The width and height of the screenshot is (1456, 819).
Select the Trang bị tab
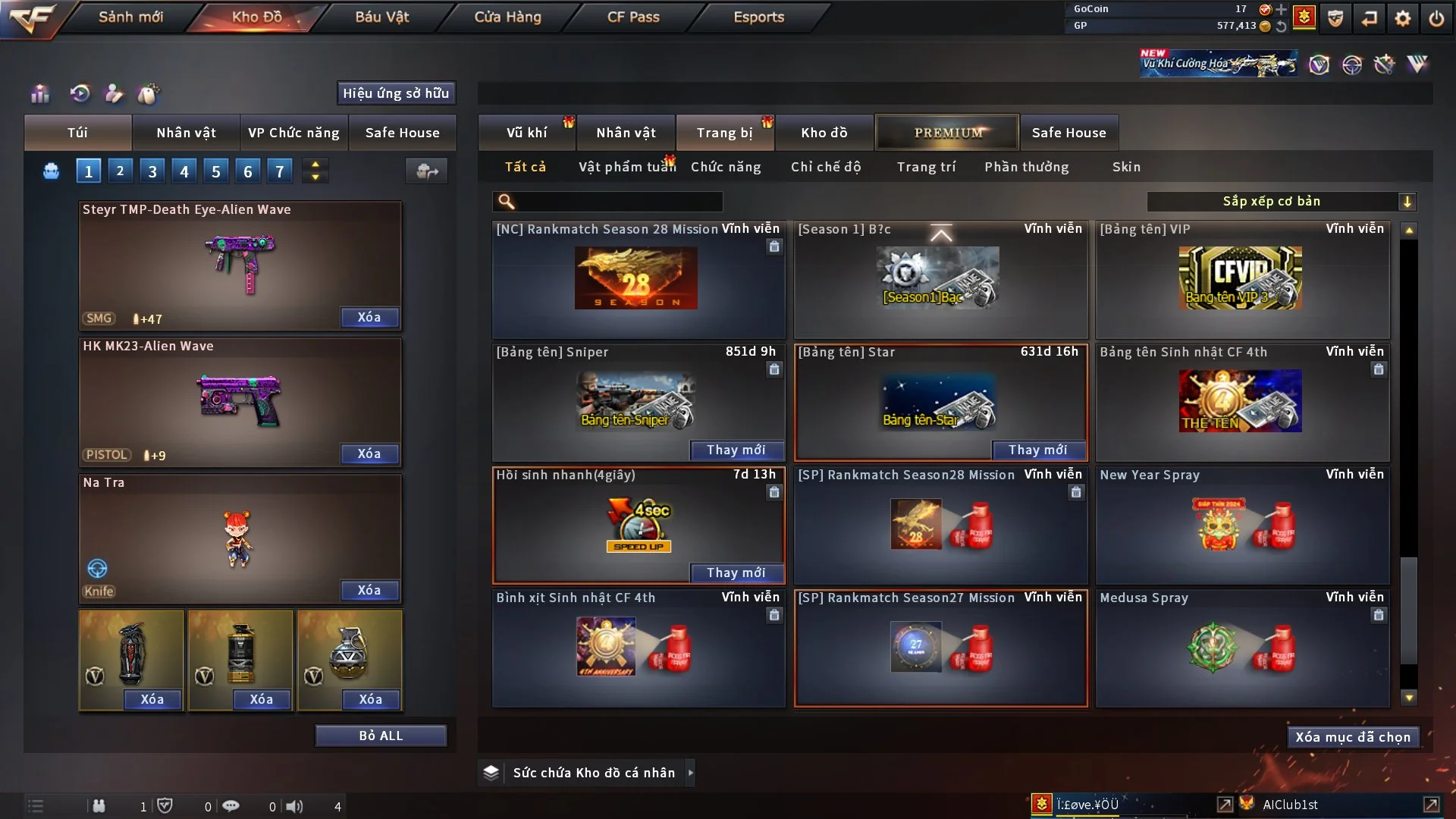click(724, 133)
